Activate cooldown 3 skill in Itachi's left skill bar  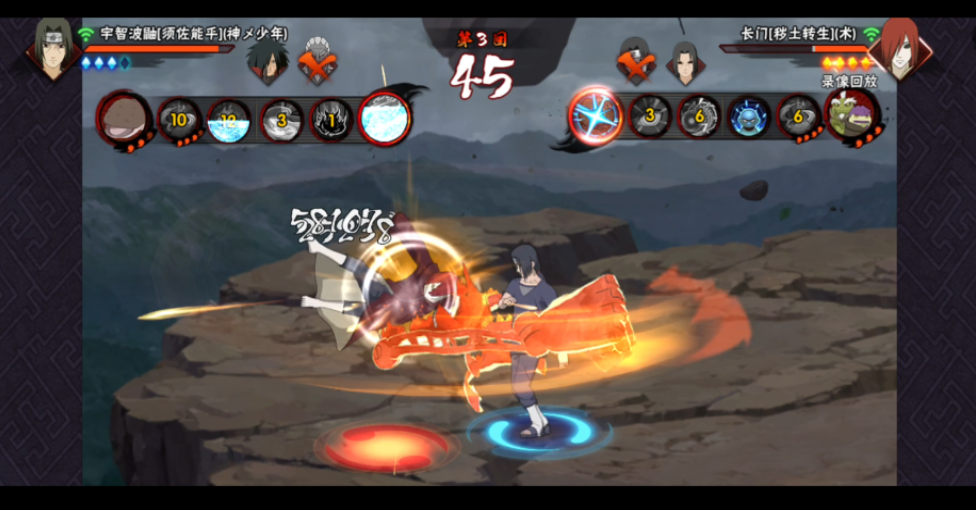[x=281, y=120]
